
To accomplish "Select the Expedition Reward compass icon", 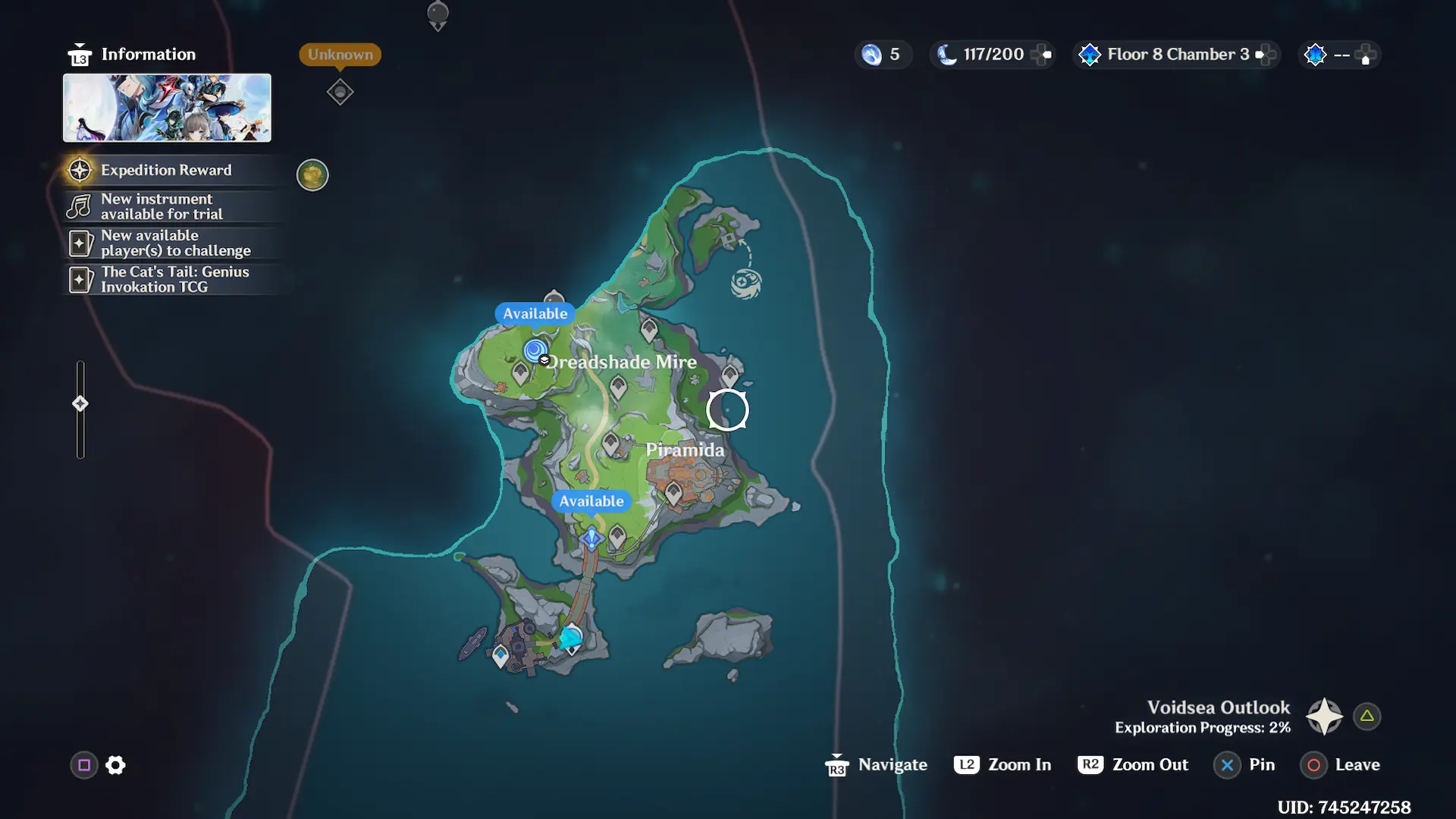I will (79, 170).
